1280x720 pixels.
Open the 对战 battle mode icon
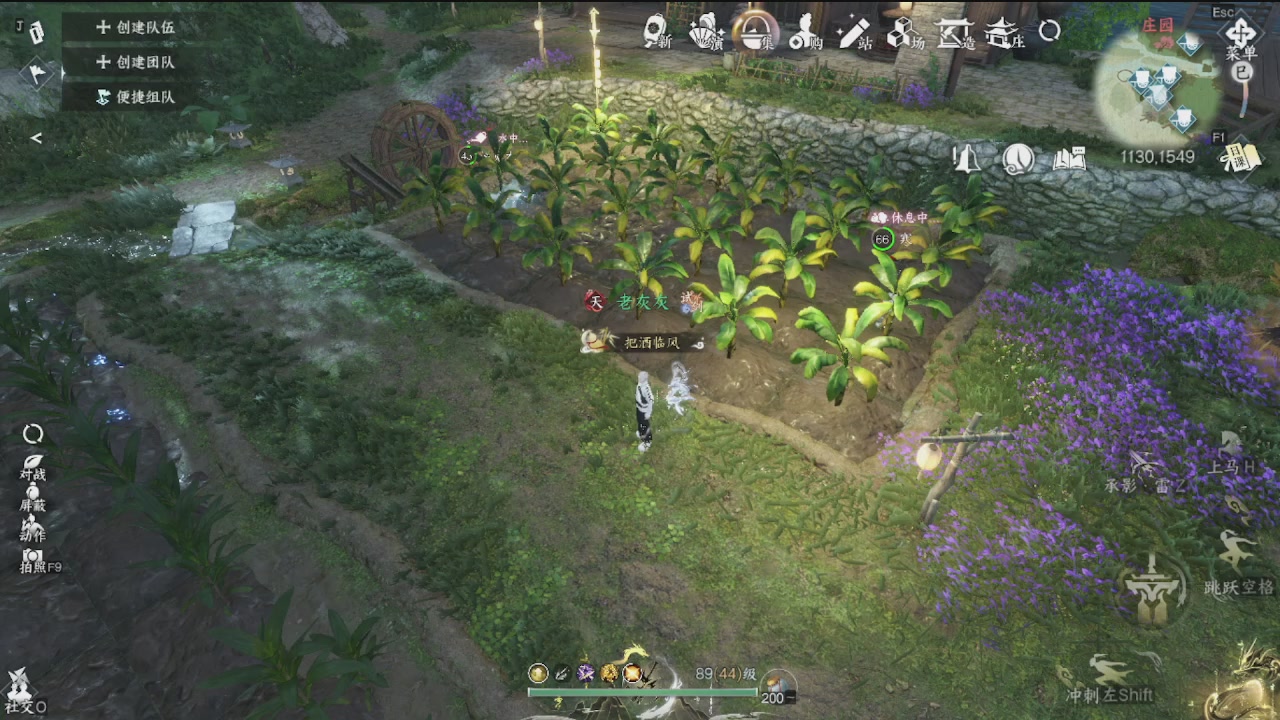pos(33,464)
